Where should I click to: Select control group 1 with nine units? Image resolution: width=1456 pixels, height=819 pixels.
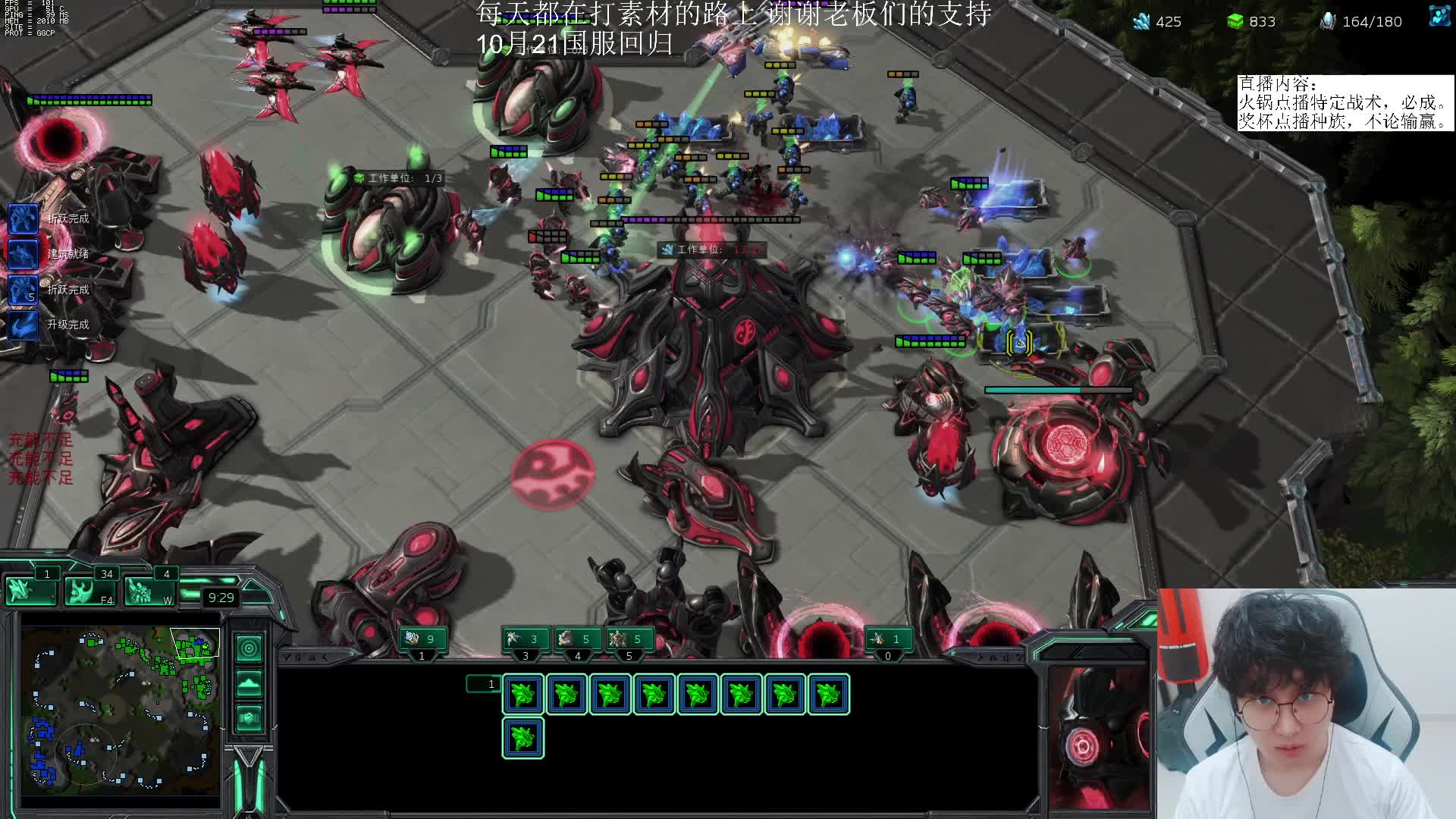click(x=422, y=639)
